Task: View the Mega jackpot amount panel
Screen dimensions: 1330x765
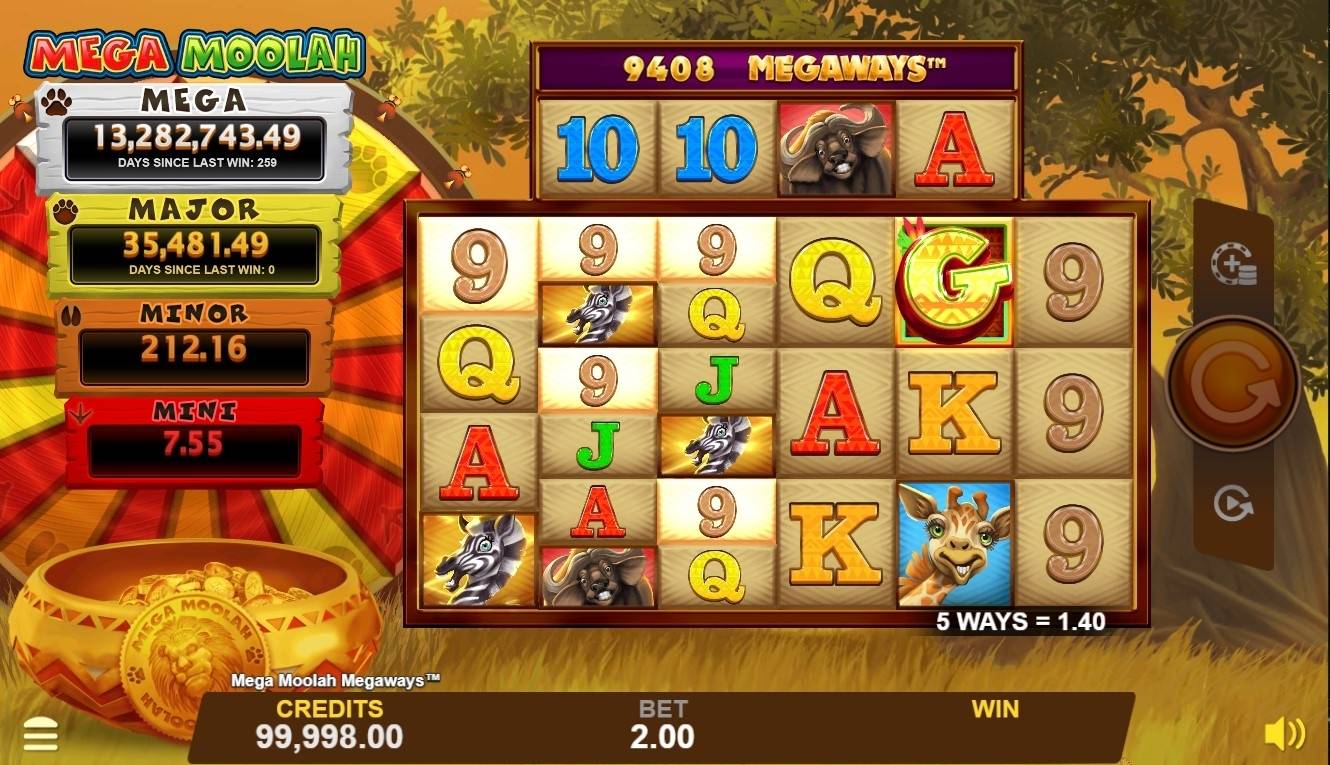Action: [x=193, y=139]
